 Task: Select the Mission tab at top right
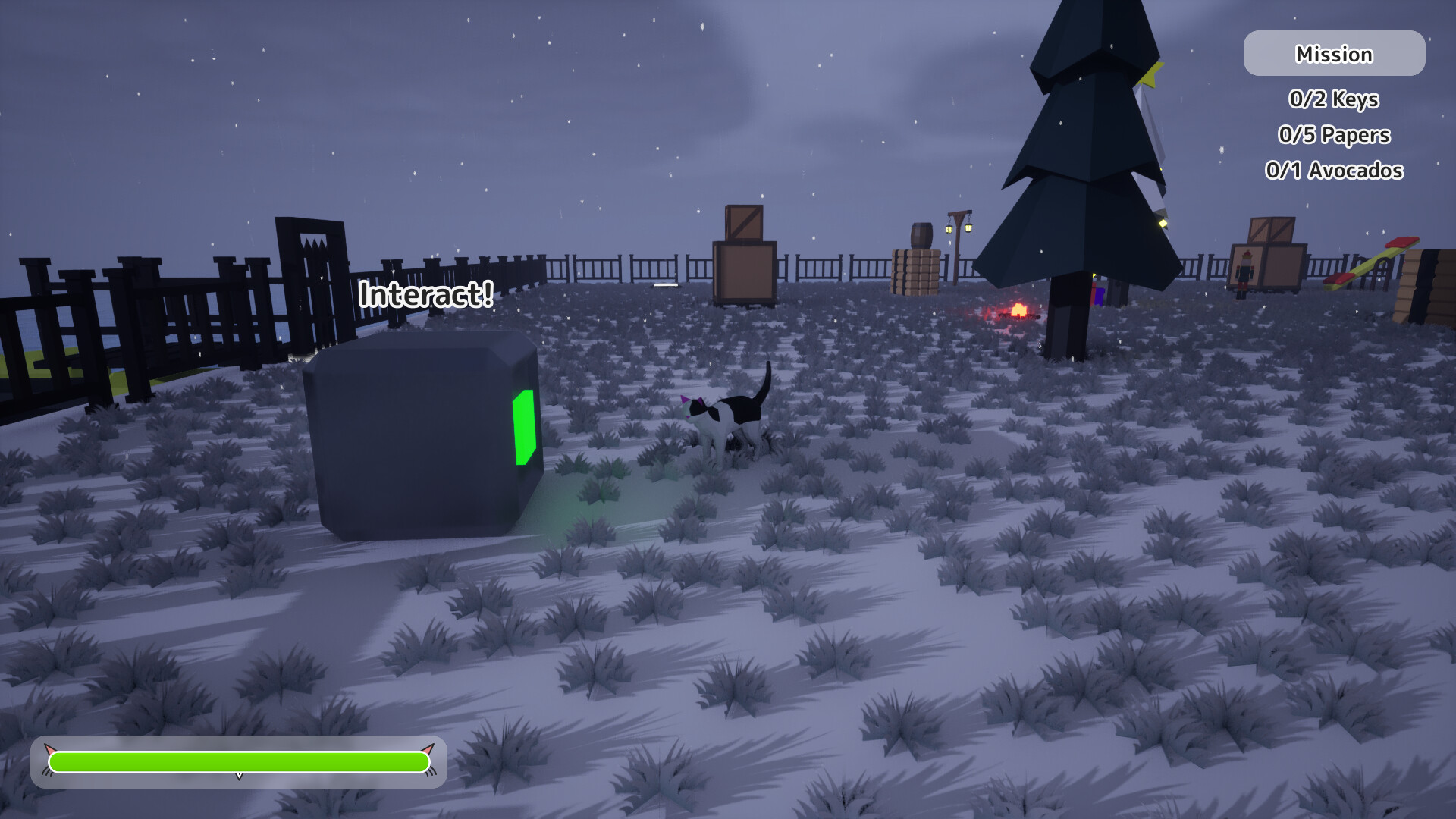[1333, 53]
